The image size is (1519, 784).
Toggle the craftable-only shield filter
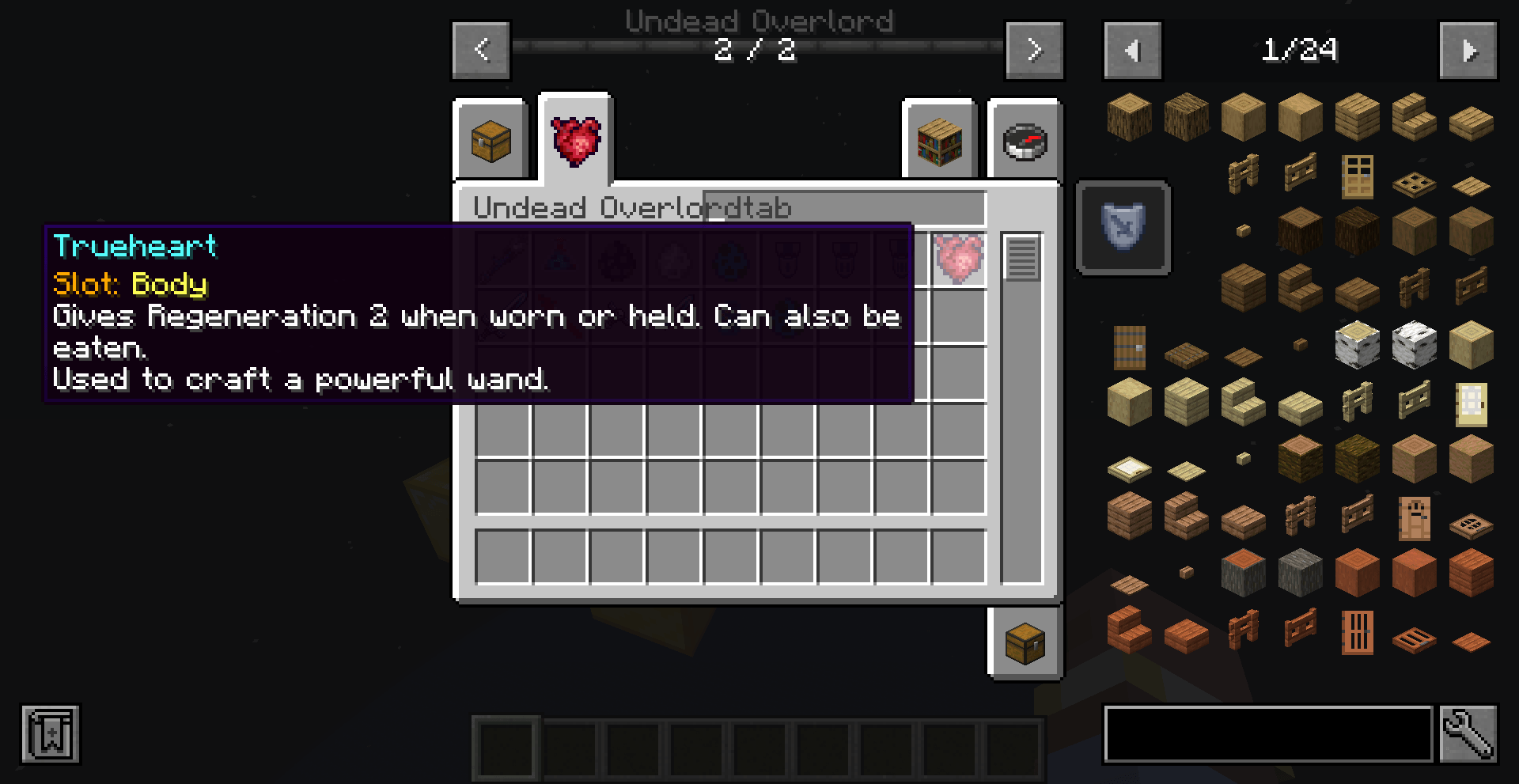(x=1123, y=228)
